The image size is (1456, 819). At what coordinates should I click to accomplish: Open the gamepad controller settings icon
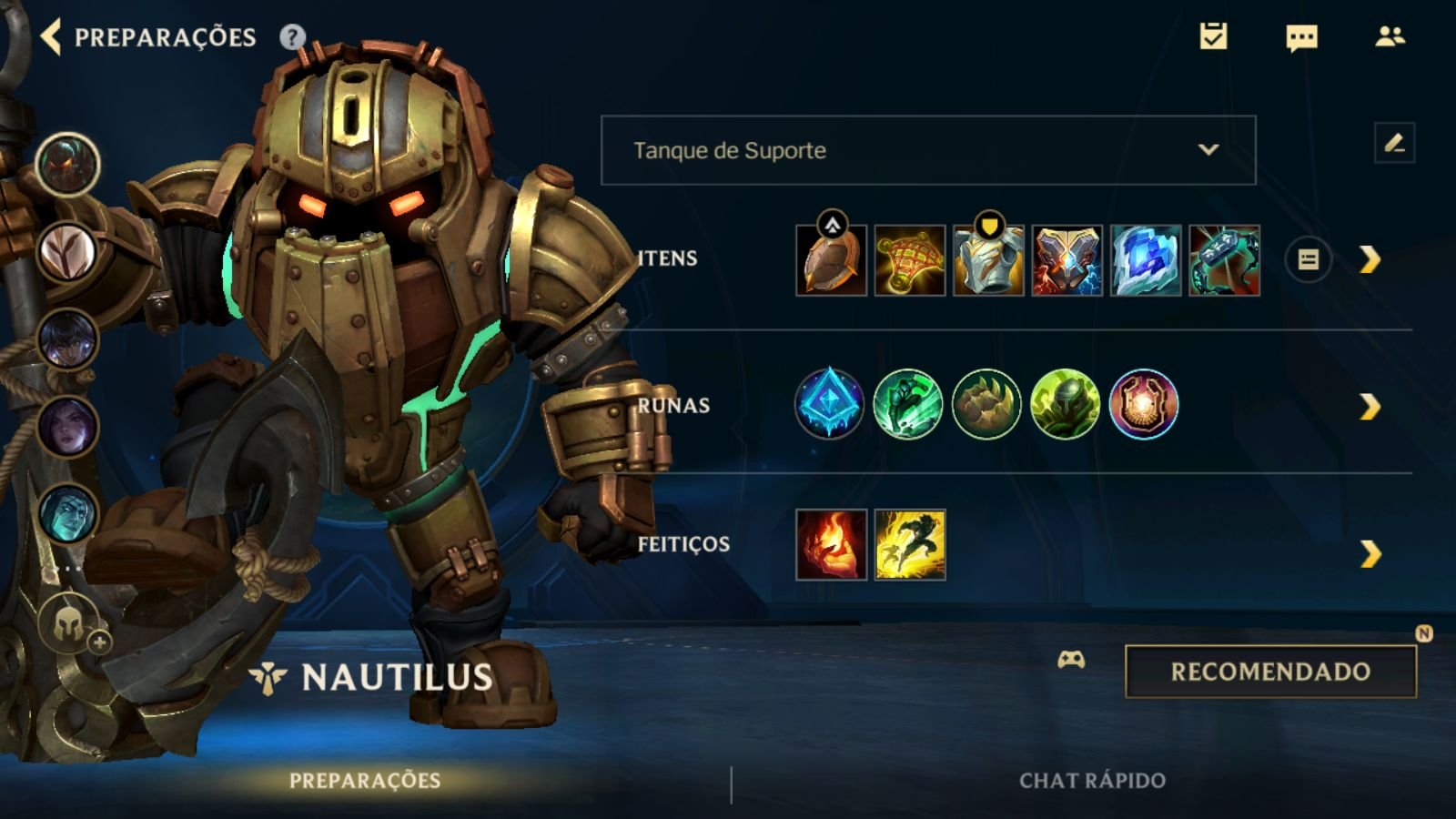(x=1071, y=660)
